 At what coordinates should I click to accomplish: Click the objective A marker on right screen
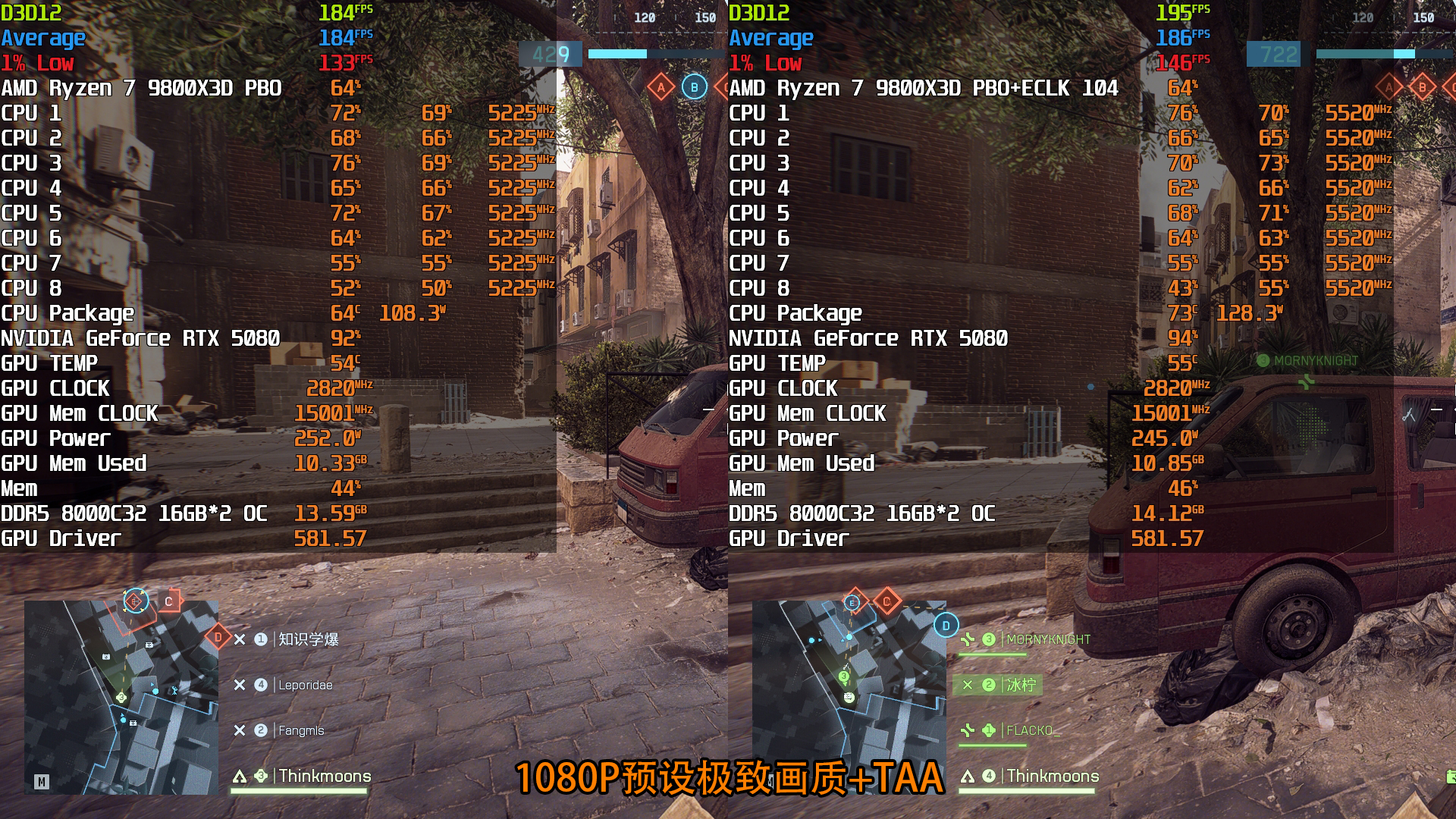(x=1390, y=87)
